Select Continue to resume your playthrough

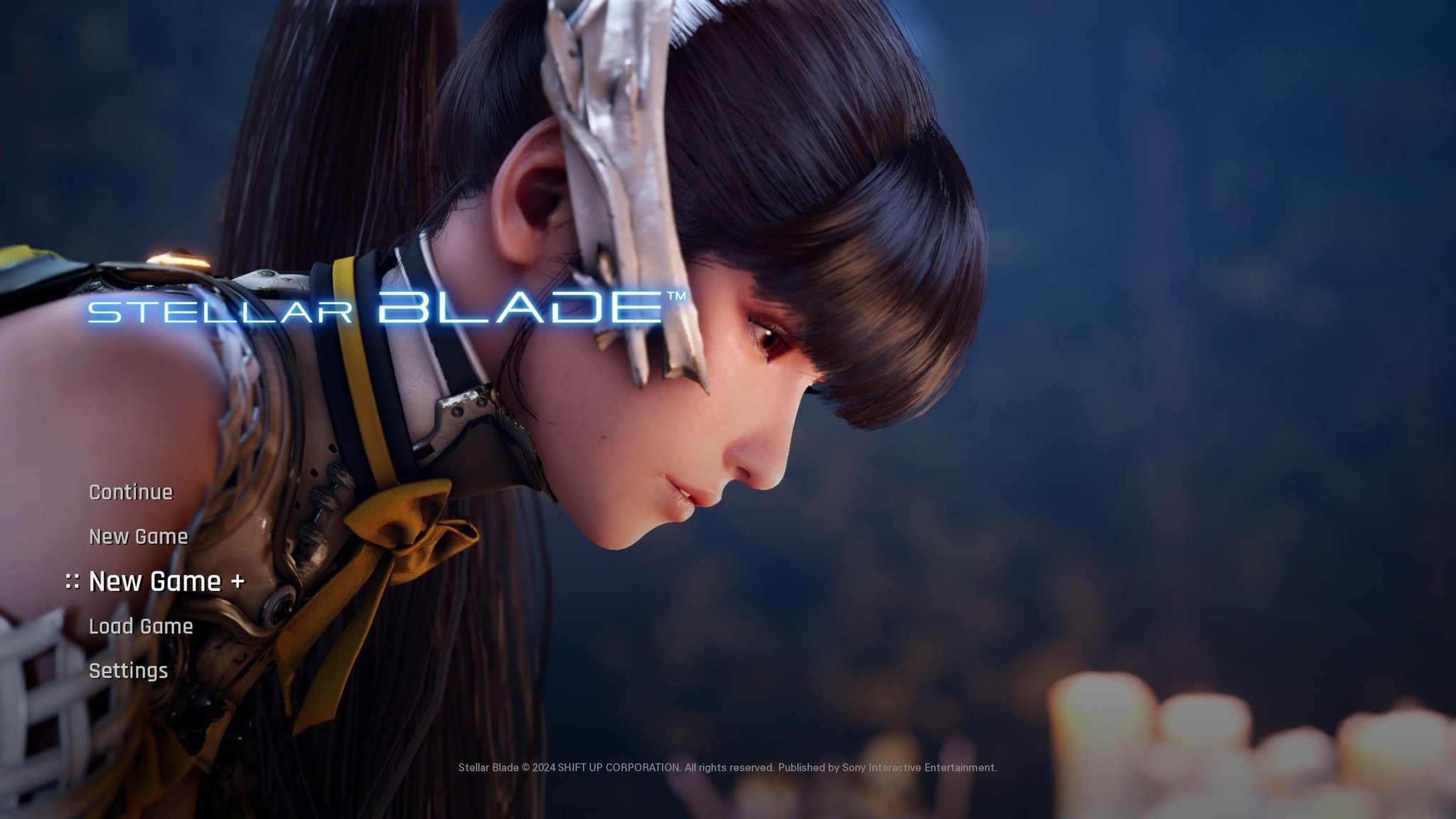click(x=130, y=491)
